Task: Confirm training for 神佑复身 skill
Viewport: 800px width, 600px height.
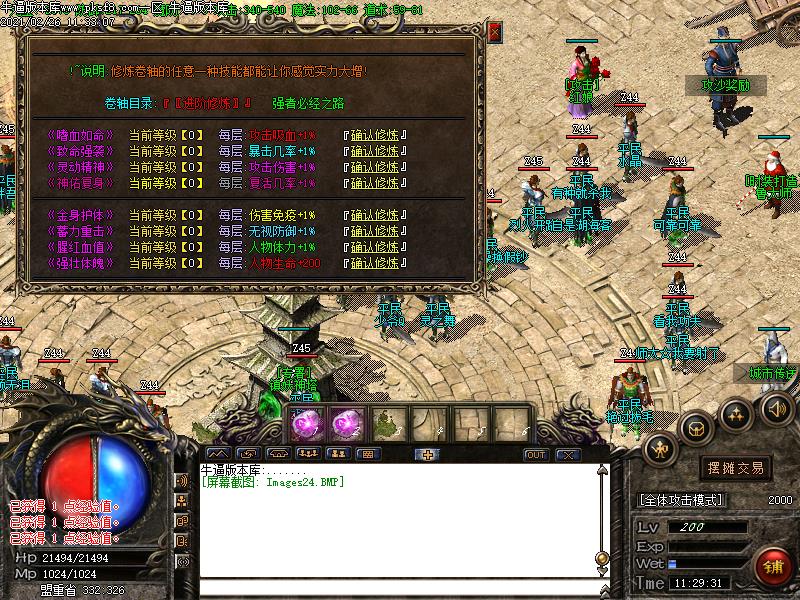Action: pyautogui.click(x=374, y=183)
